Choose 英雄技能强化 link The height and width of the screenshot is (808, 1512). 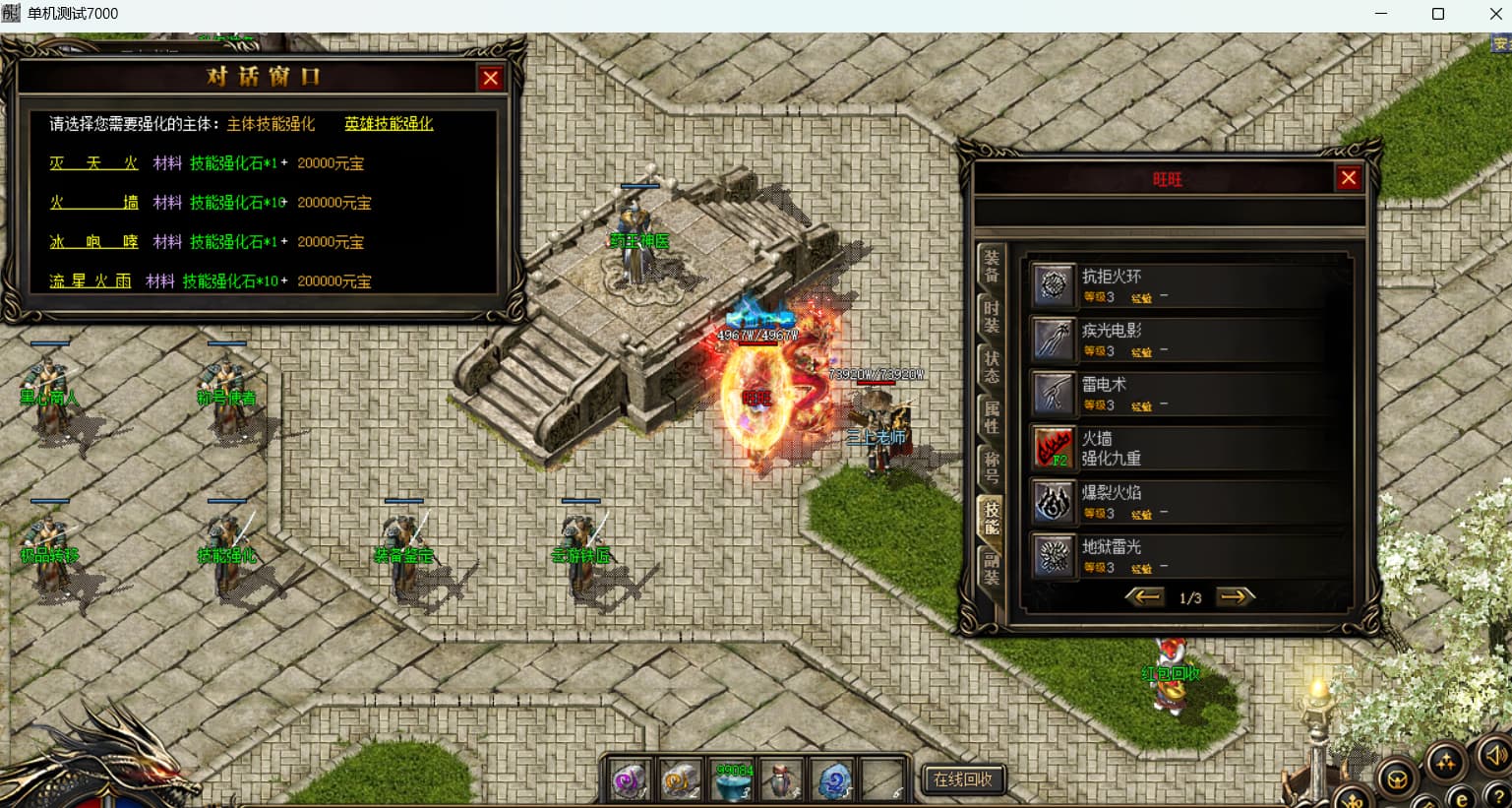pos(389,124)
